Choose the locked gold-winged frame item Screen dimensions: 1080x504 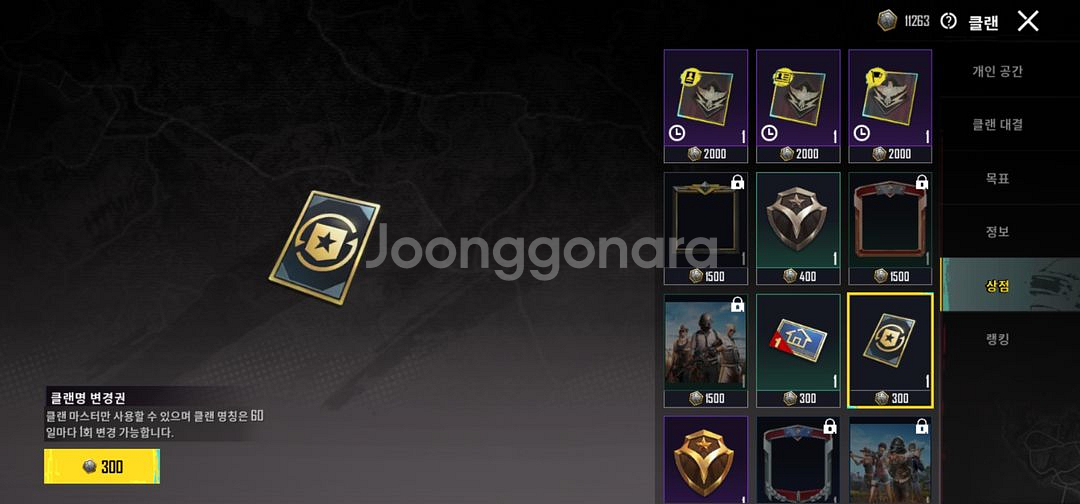click(706, 228)
